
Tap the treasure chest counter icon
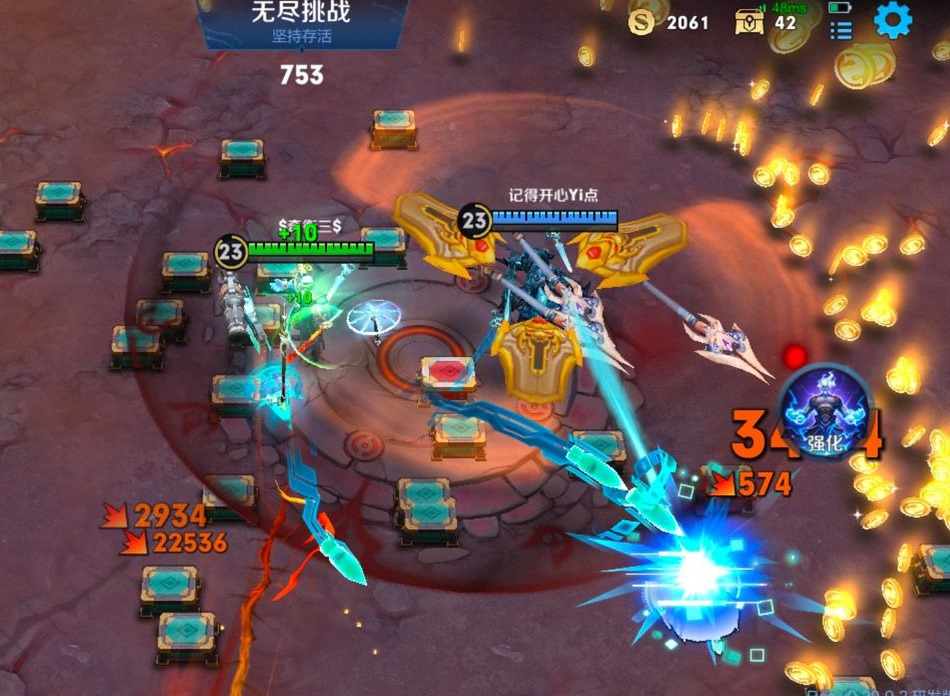pyautogui.click(x=750, y=22)
